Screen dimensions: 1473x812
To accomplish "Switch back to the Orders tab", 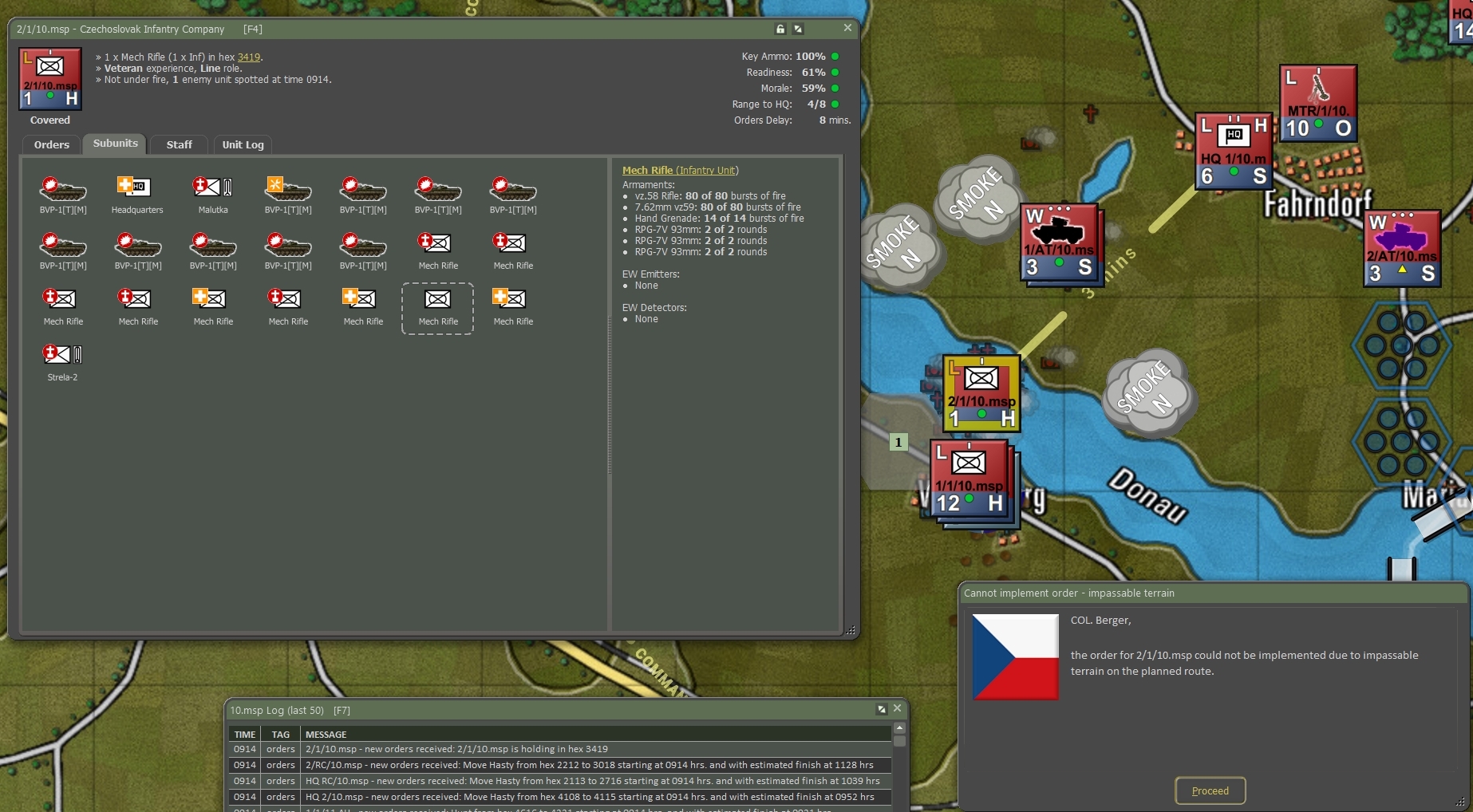I will [x=50, y=144].
